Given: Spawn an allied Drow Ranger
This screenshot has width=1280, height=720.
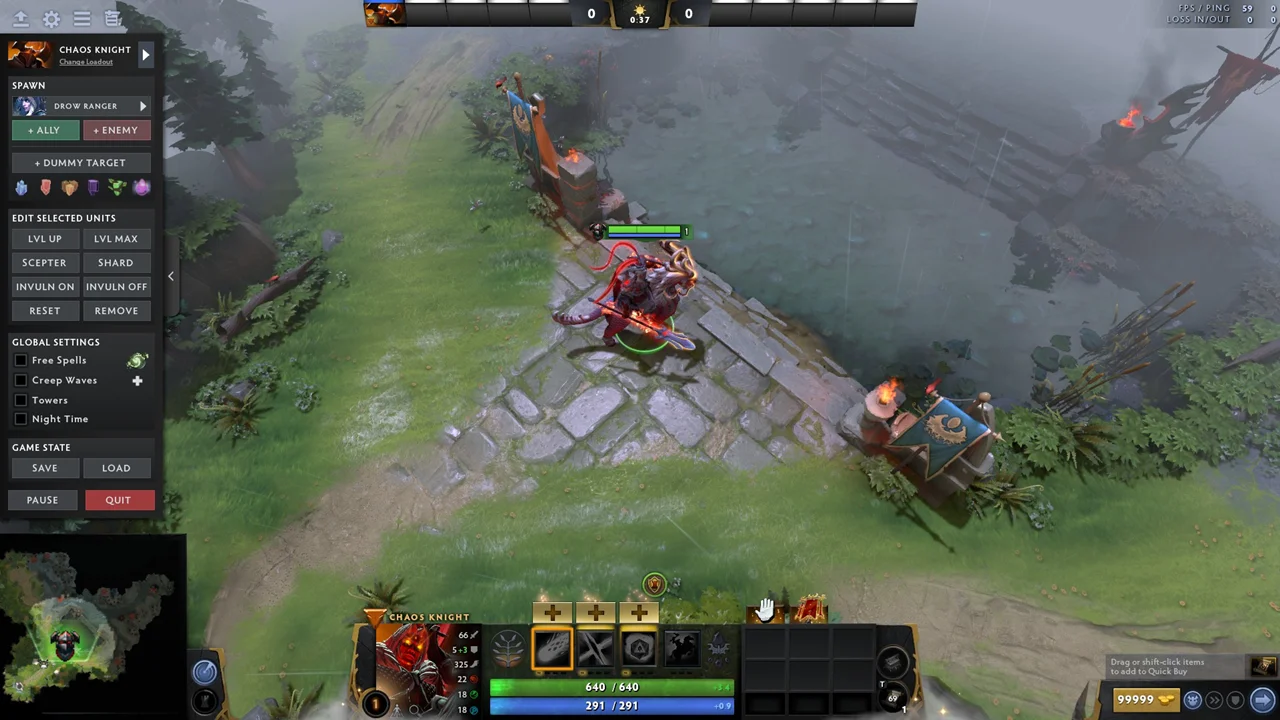Looking at the screenshot, I should point(44,130).
